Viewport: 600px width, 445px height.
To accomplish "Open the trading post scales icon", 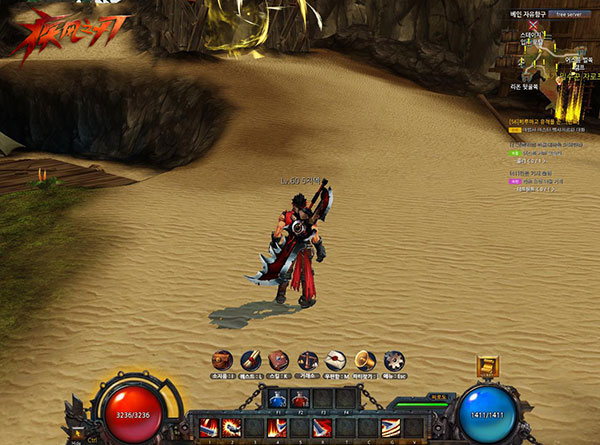I will tap(308, 359).
